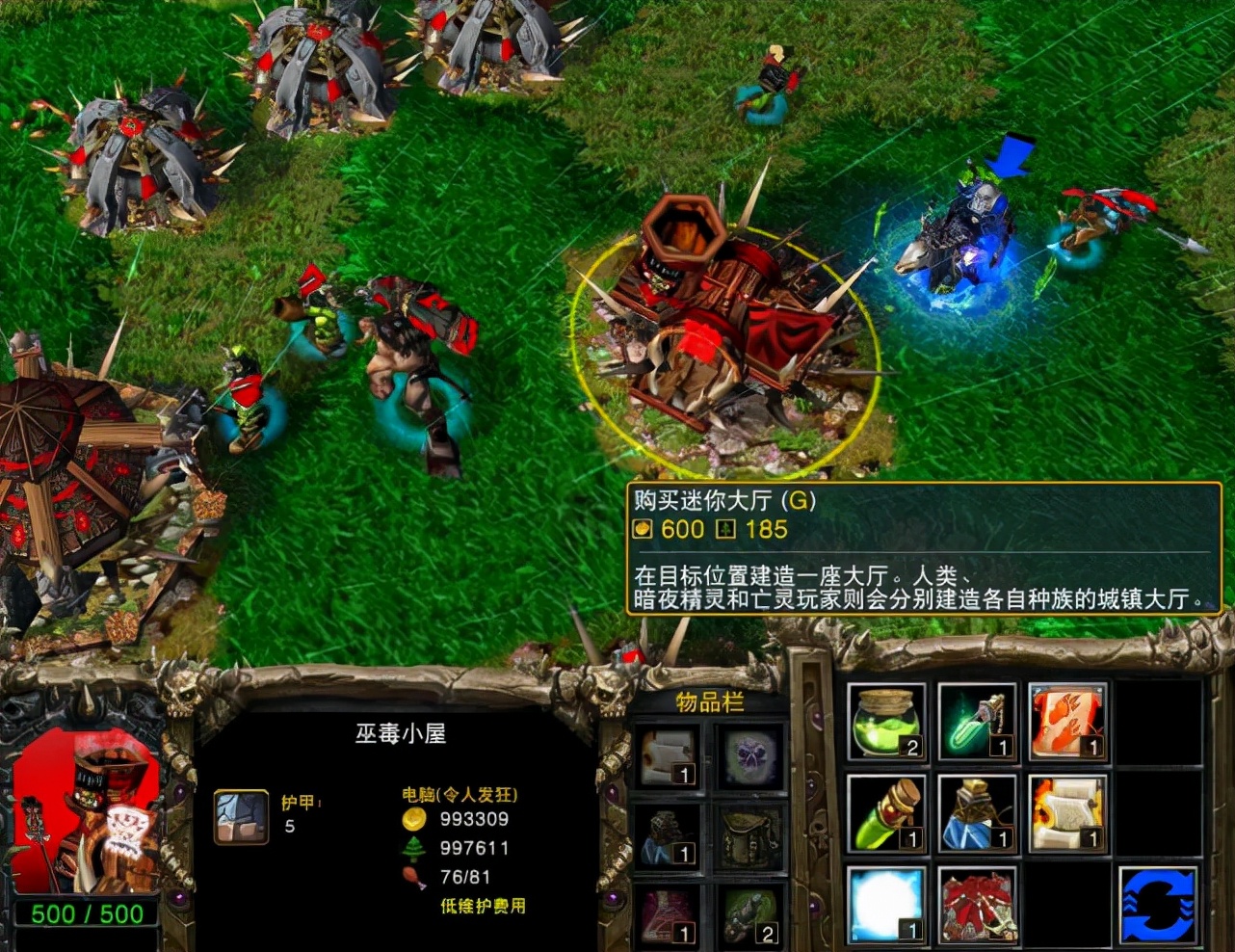This screenshot has width=1235, height=952.
Task: Buy the glowing white orb item
Action: click(886, 906)
